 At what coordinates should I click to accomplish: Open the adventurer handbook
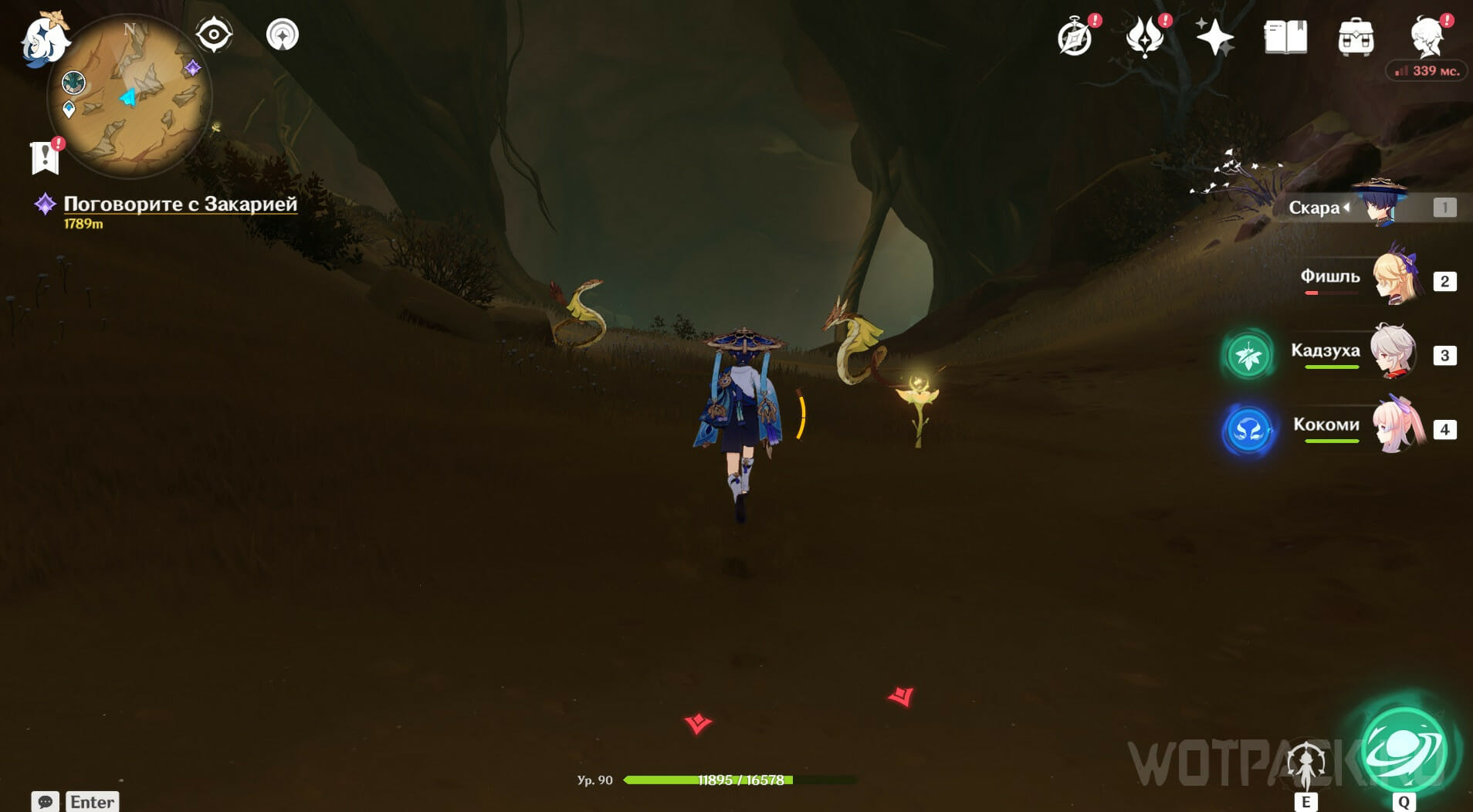(x=1285, y=37)
